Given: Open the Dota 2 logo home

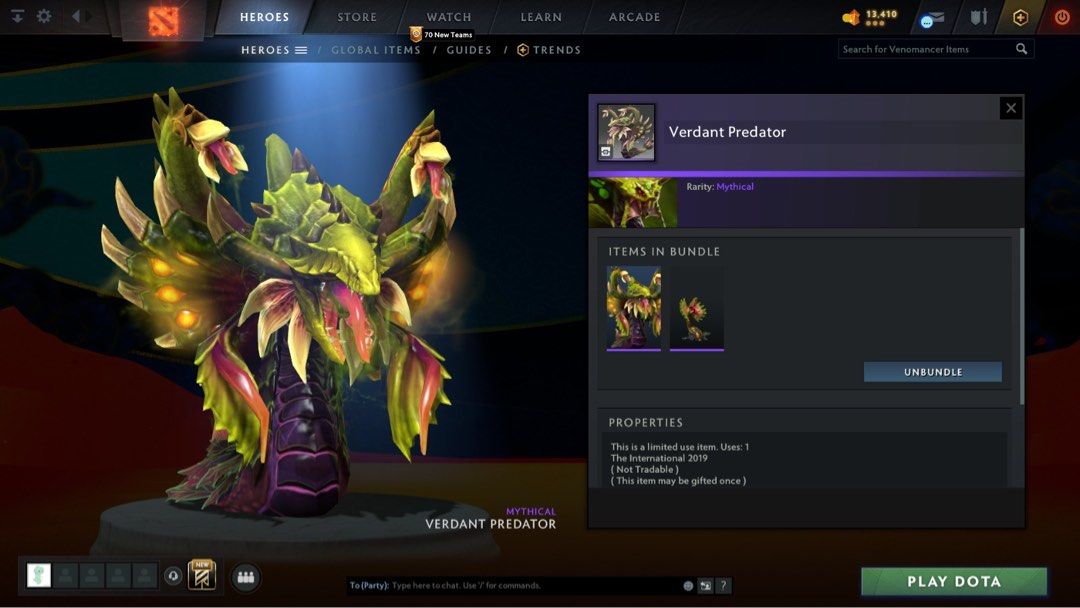Looking at the screenshot, I should tap(164, 21).
